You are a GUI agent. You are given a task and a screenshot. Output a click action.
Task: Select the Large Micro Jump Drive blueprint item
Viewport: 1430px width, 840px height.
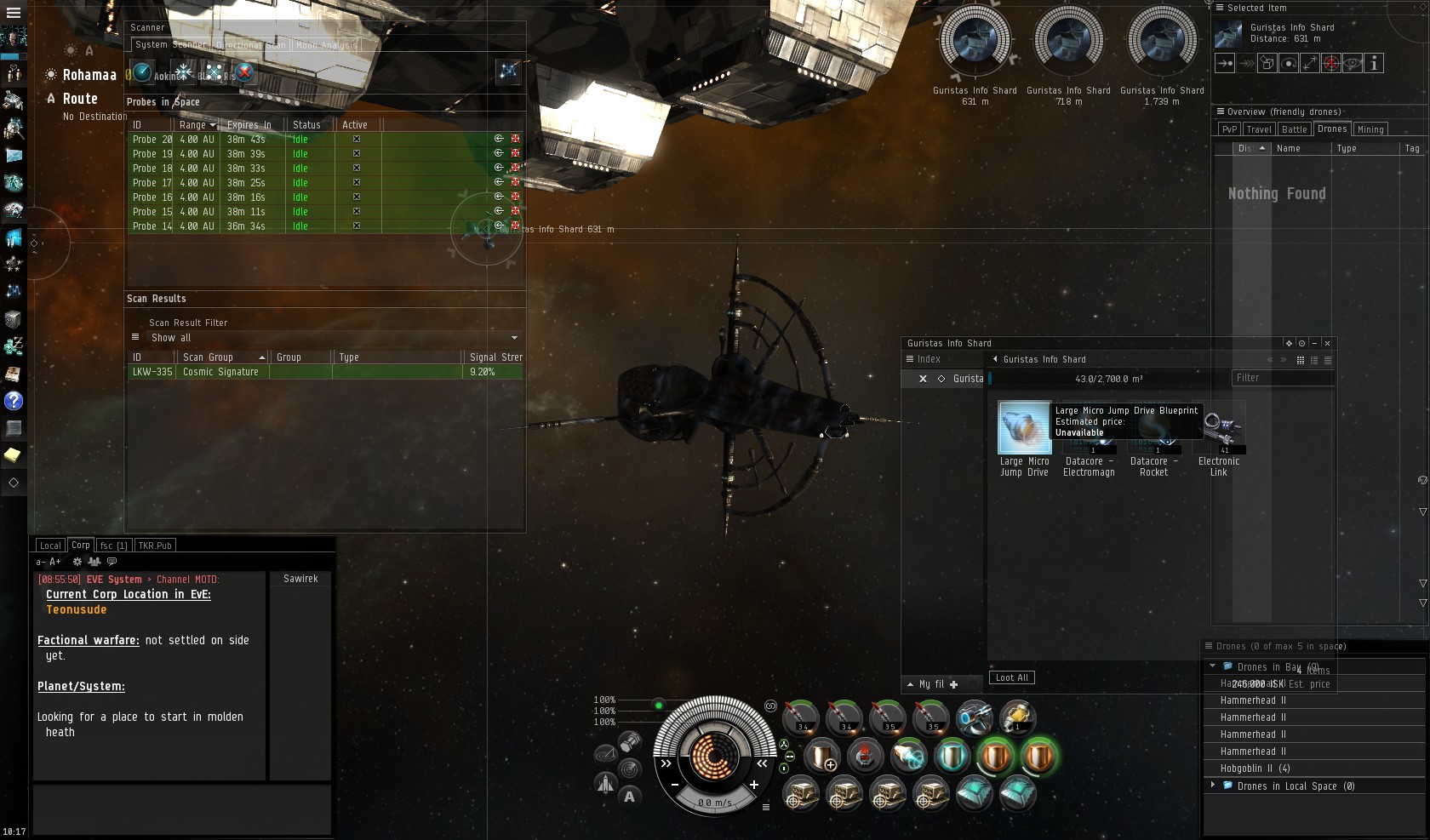click(x=1024, y=428)
